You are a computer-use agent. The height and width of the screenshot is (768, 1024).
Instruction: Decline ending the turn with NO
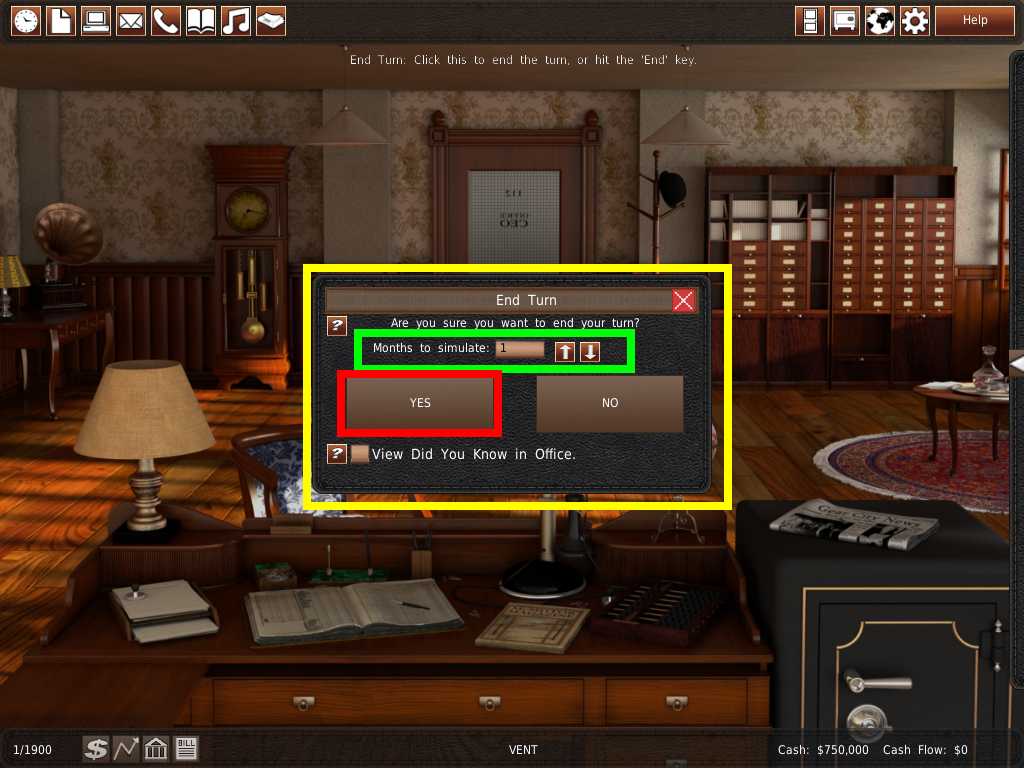point(610,403)
